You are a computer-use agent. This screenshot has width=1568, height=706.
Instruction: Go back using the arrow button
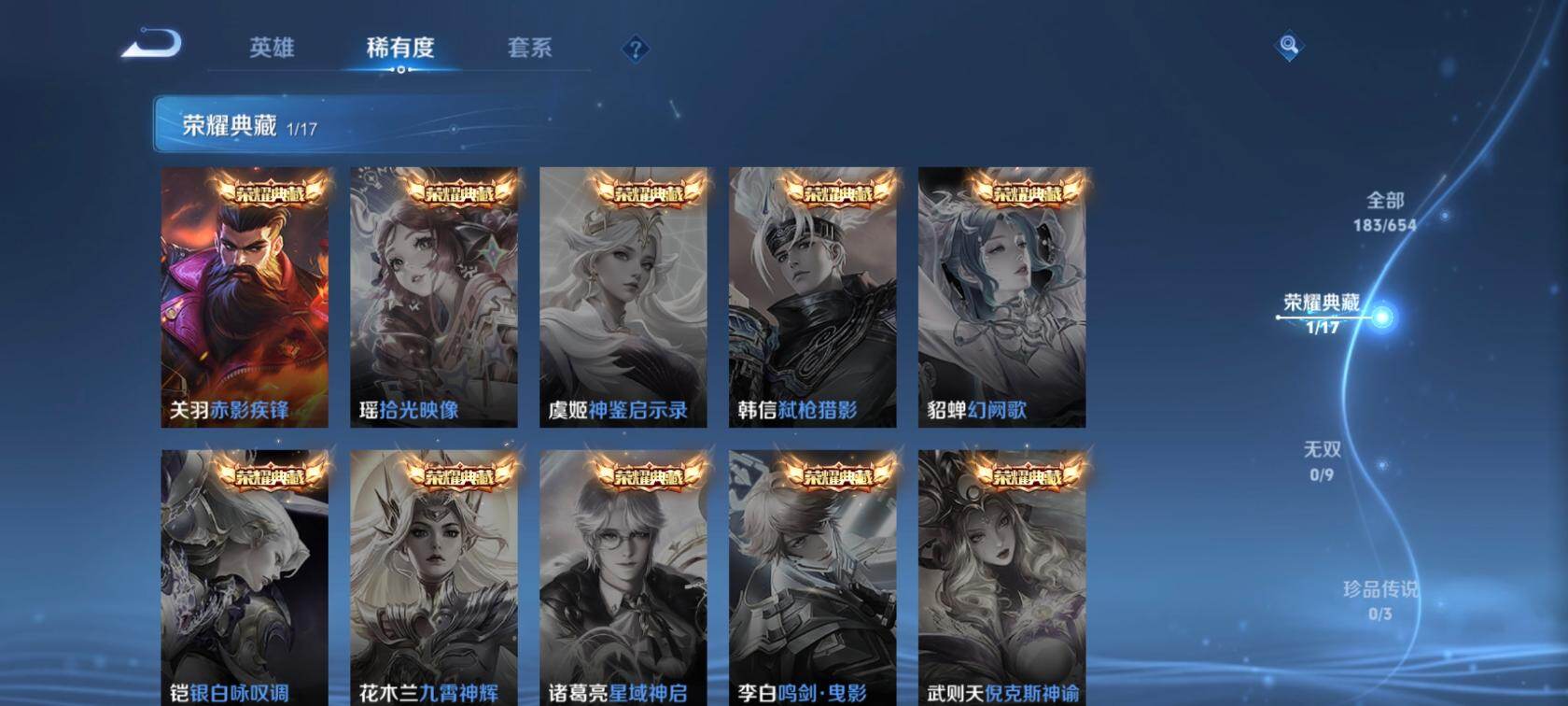[x=151, y=44]
